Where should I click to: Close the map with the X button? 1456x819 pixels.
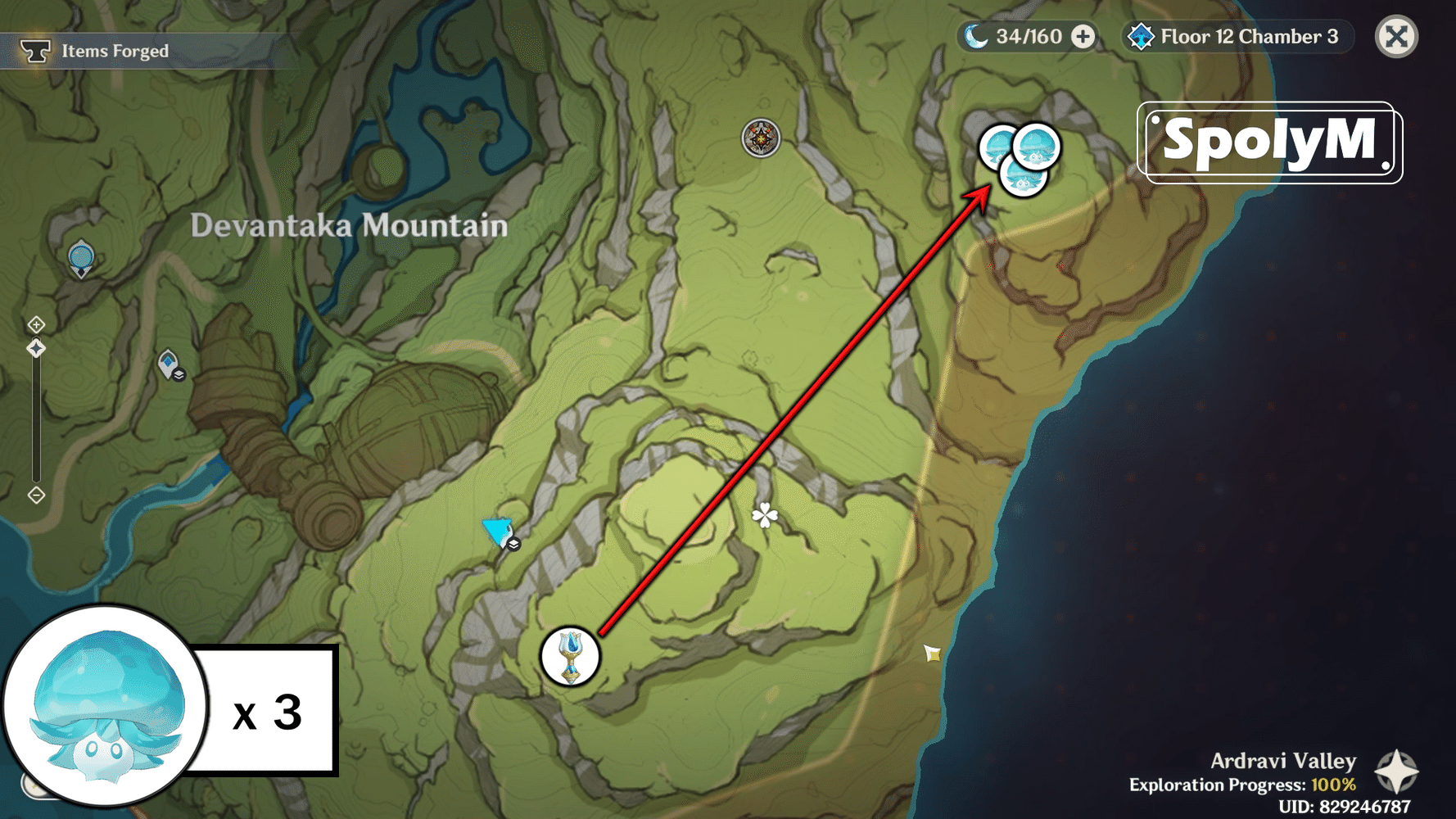1396,36
